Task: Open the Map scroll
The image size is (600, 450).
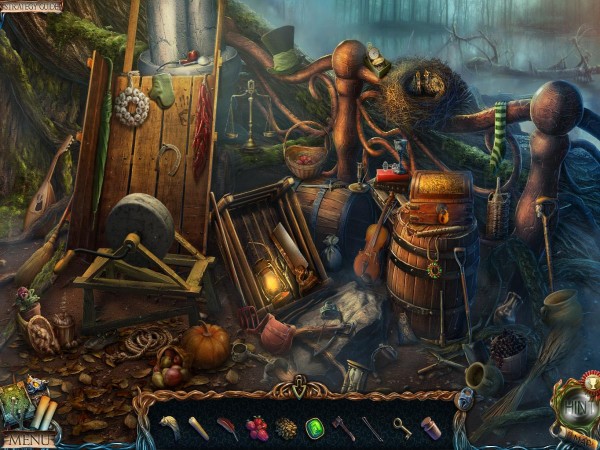Action: click(580, 437)
